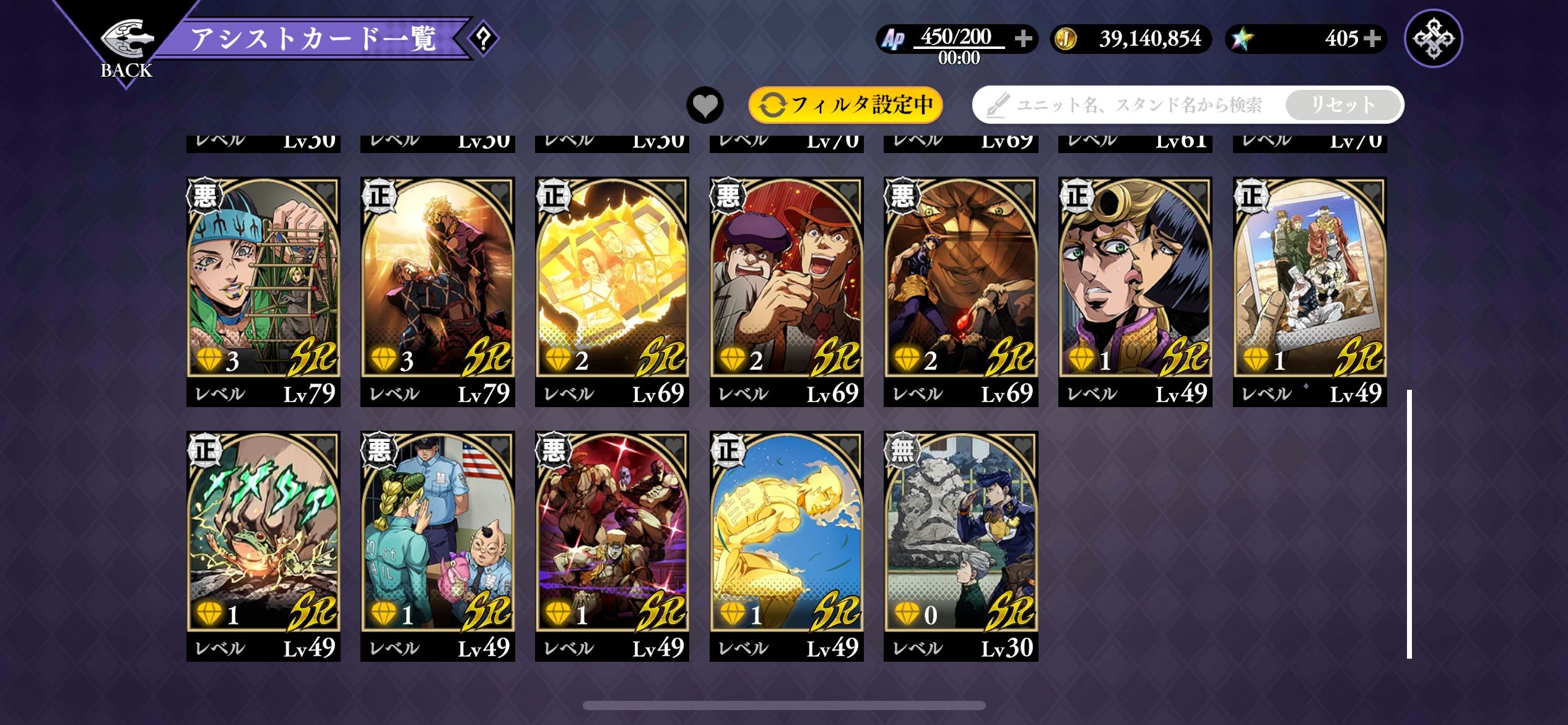1568x725 pixels.
Task: Click the card list vertical scrollbar
Action: [x=1409, y=524]
